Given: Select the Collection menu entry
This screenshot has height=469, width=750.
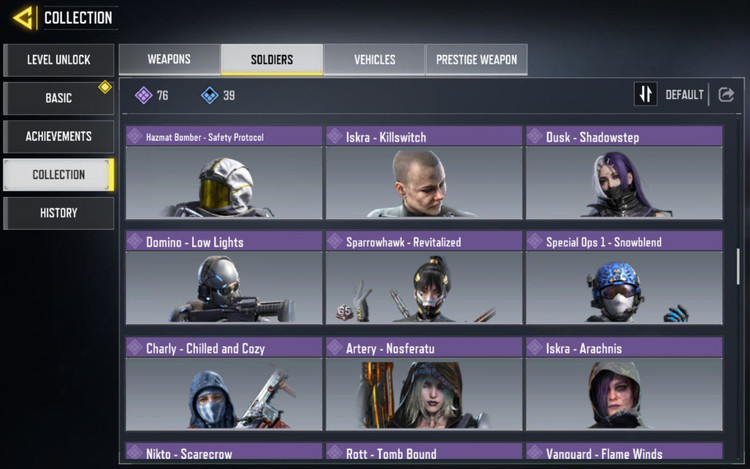Looking at the screenshot, I should coord(58,174).
